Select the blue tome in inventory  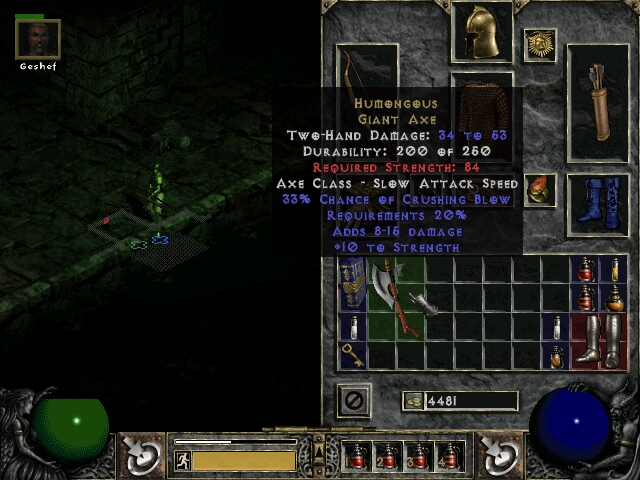[352, 281]
